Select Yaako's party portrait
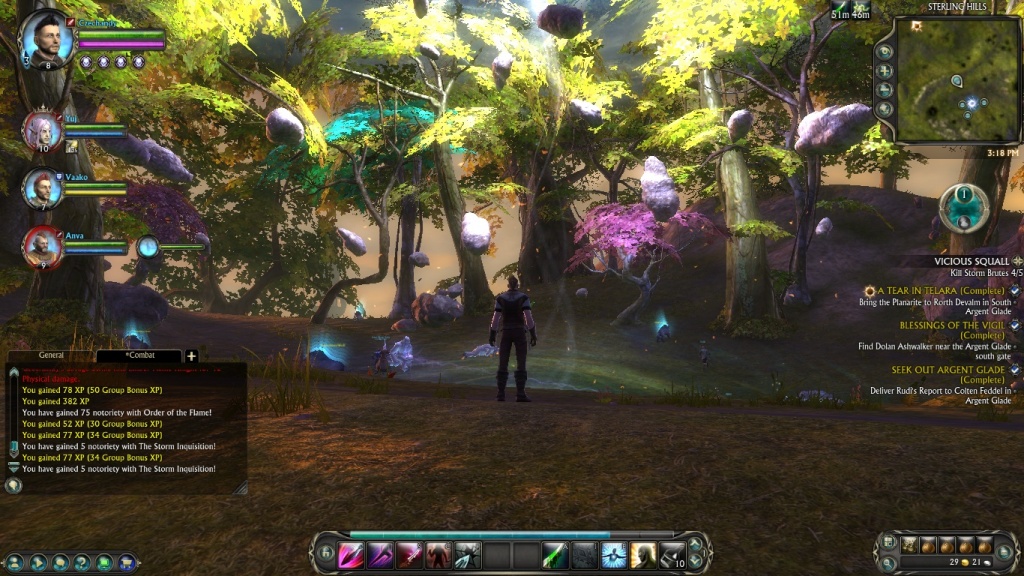This screenshot has width=1024, height=576. (42, 190)
